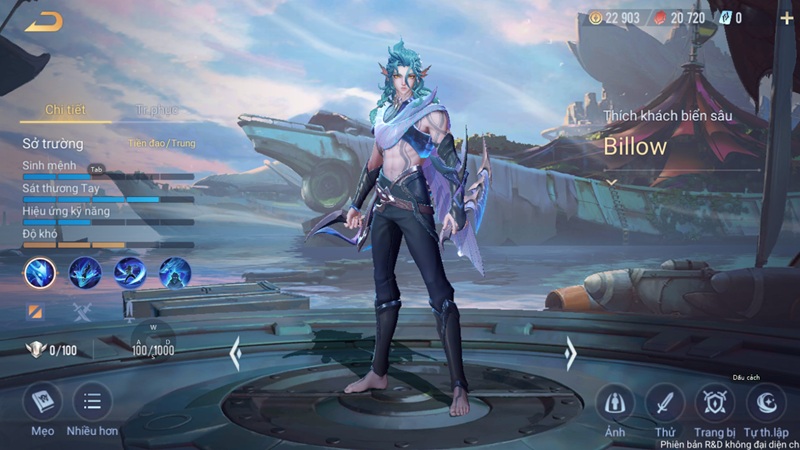Show the previous hero with left arrow
Screen dimensions: 800x450
click(235, 352)
